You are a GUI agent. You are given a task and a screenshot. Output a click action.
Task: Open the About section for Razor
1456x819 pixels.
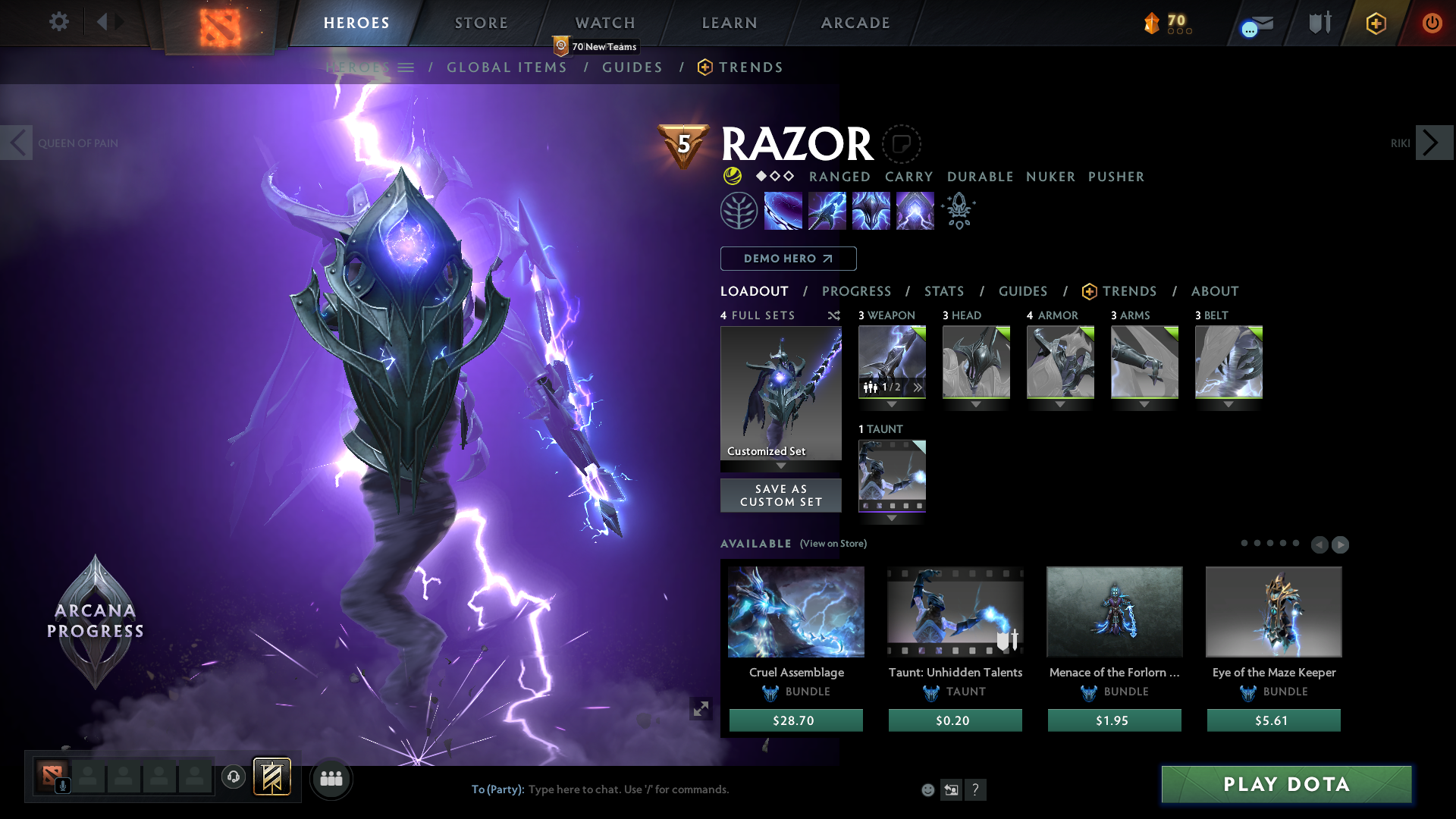(1214, 291)
